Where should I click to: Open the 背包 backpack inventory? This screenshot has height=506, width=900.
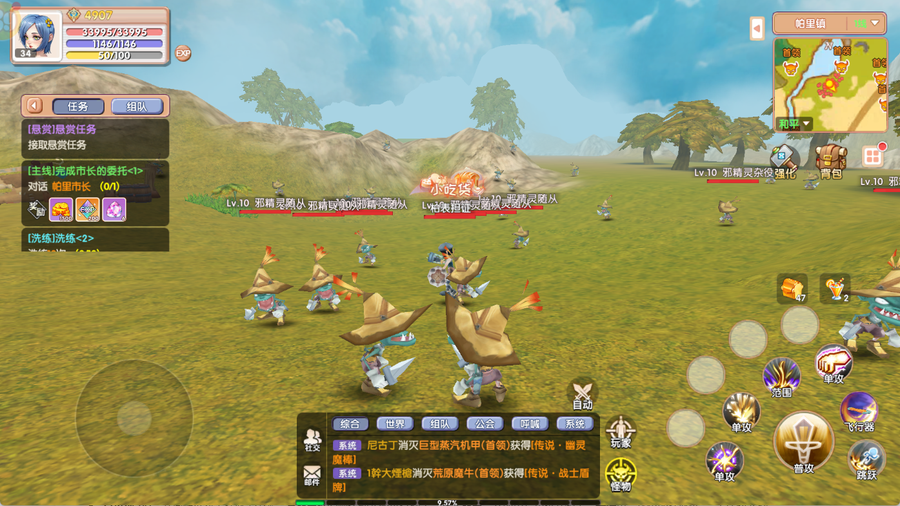pos(829,161)
